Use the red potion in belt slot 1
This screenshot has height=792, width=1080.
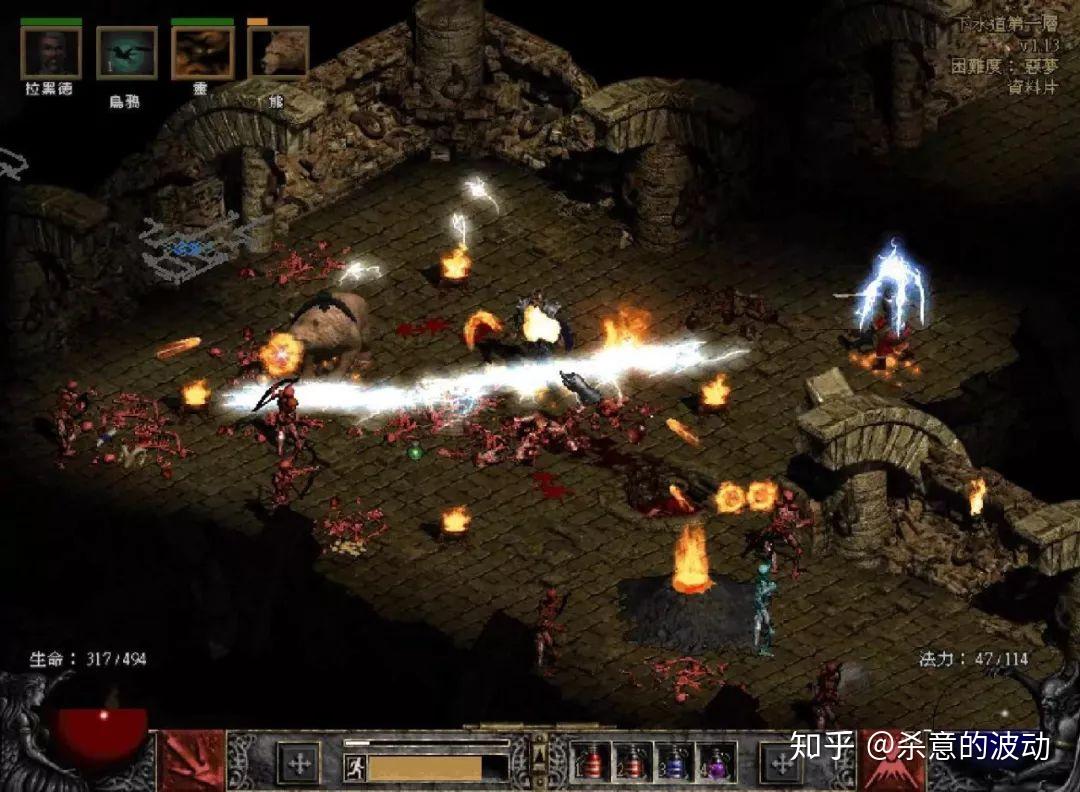[x=591, y=764]
